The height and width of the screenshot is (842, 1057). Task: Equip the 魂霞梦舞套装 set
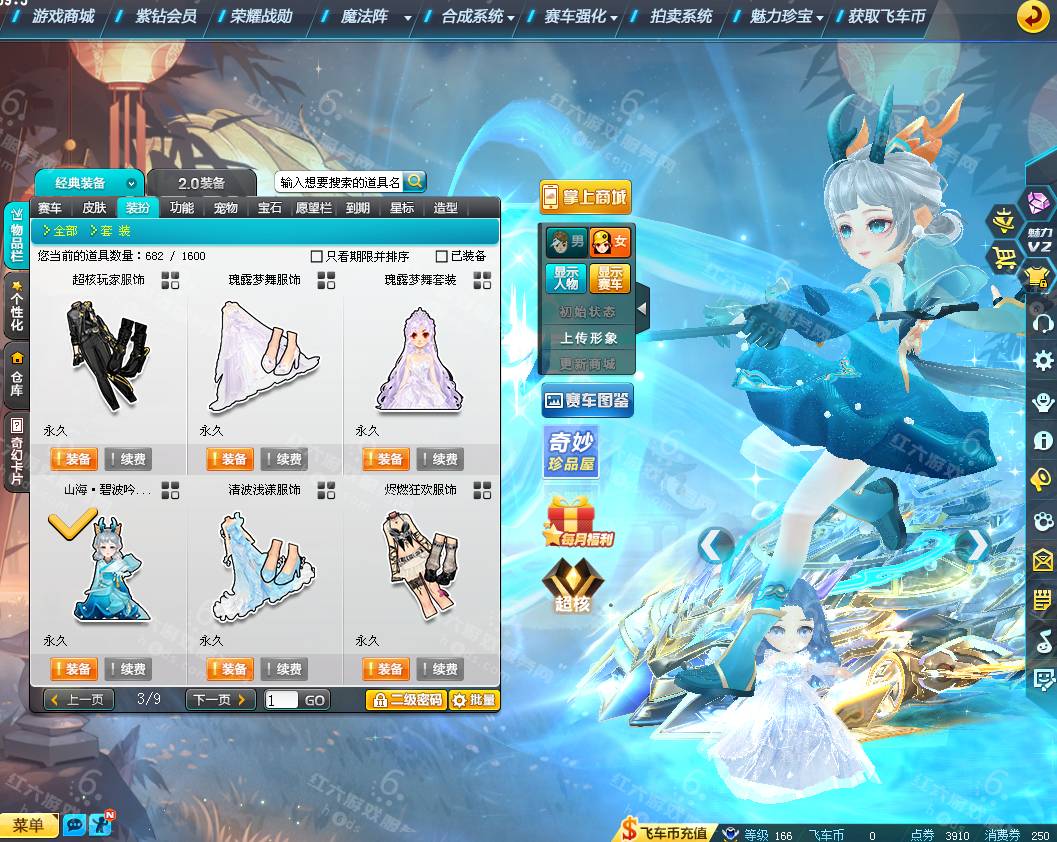click(386, 459)
